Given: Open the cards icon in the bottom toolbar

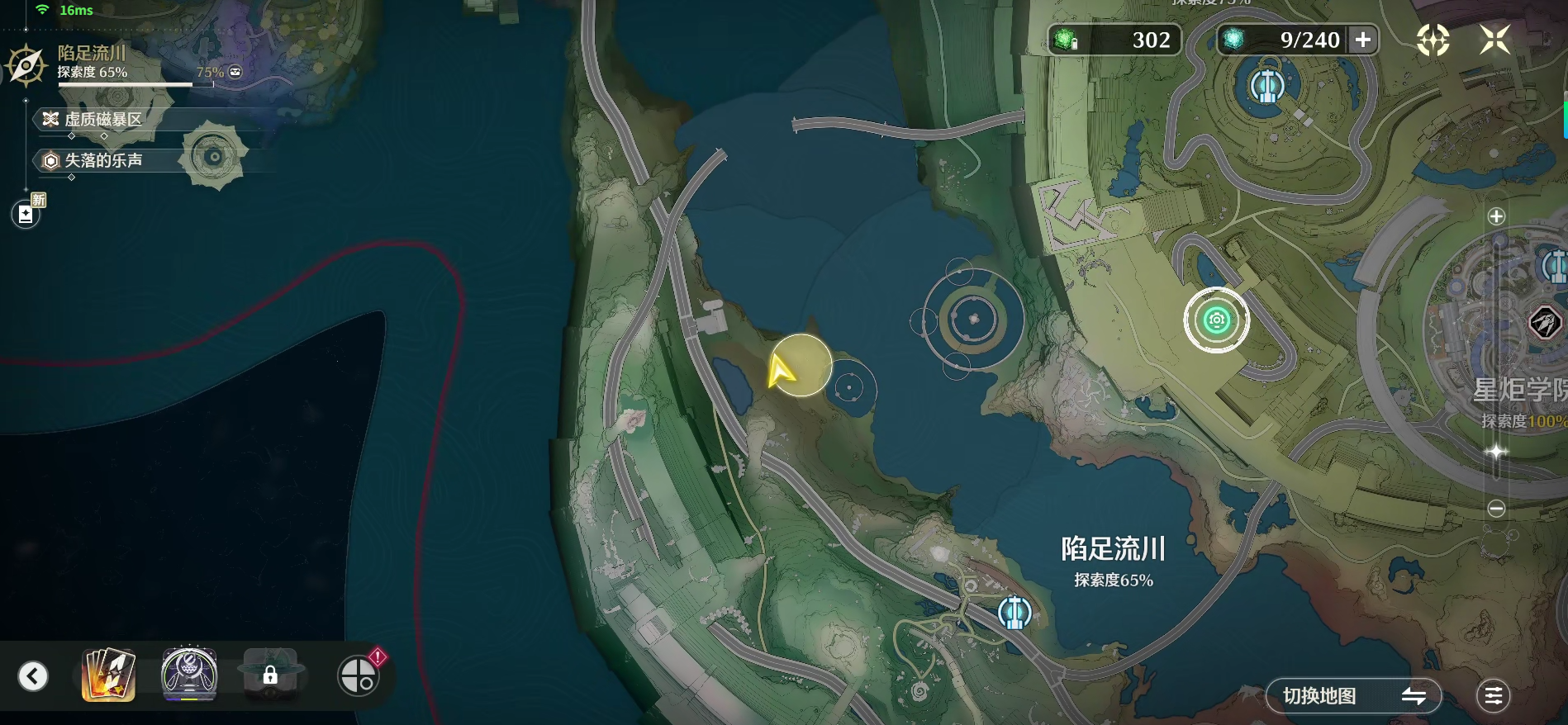Looking at the screenshot, I should click(x=108, y=675).
